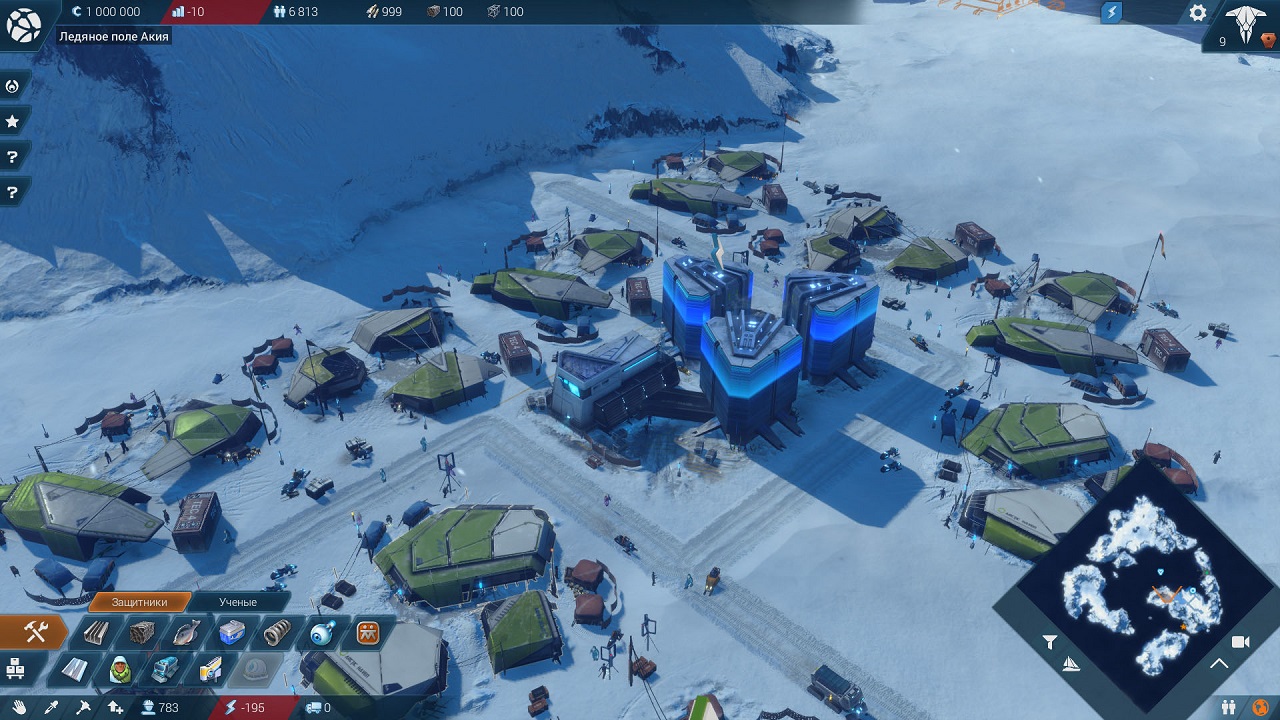Switch to the Защитники tab

[x=139, y=602]
